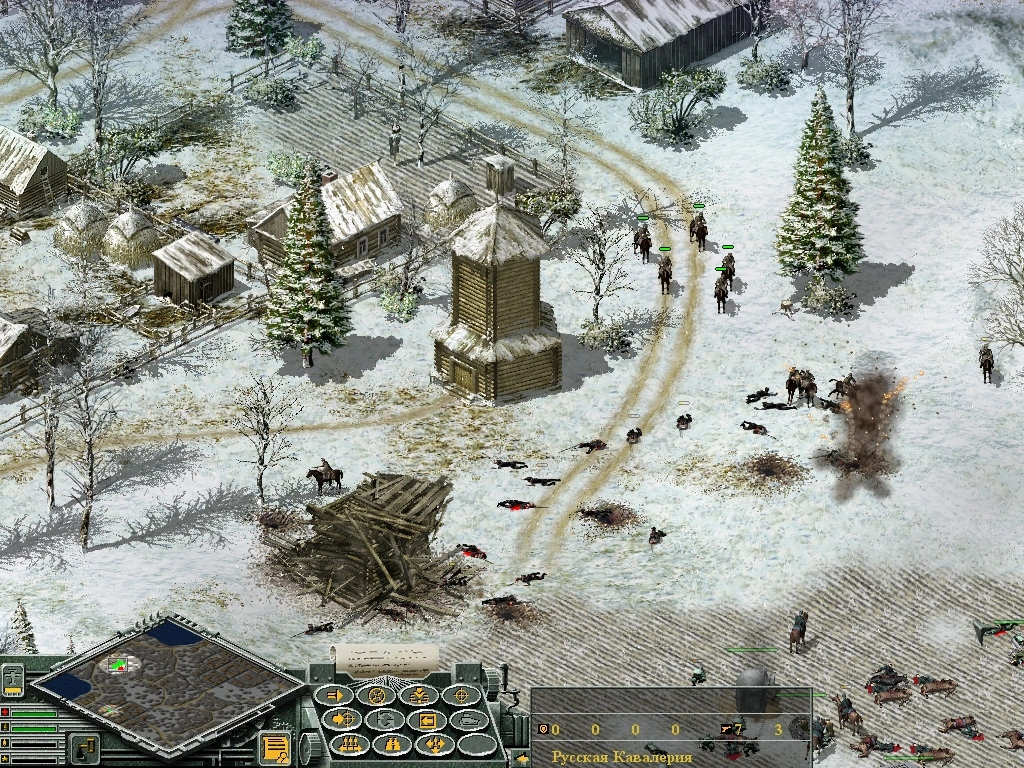Click the grayed-out tank command button

point(469,719)
